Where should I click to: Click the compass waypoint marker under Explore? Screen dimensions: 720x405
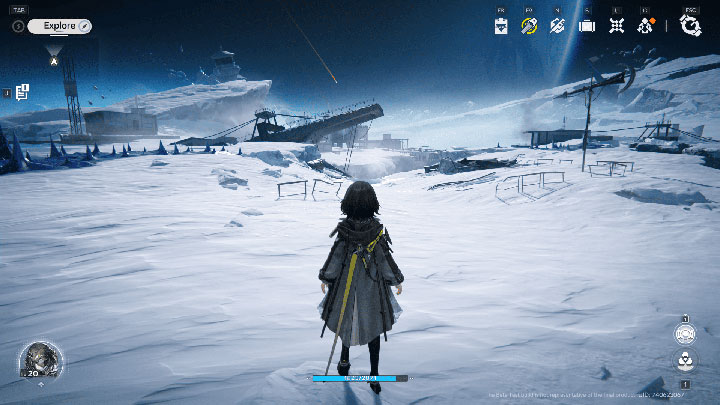(54, 58)
